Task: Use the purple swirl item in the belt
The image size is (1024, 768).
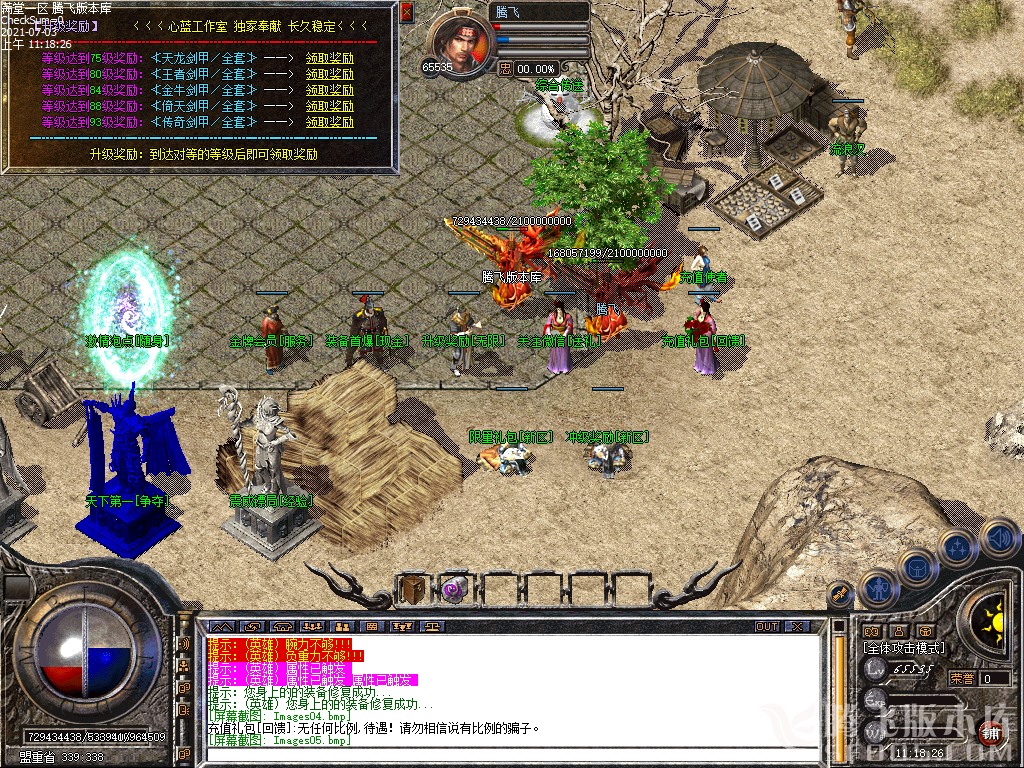Action: pos(455,590)
